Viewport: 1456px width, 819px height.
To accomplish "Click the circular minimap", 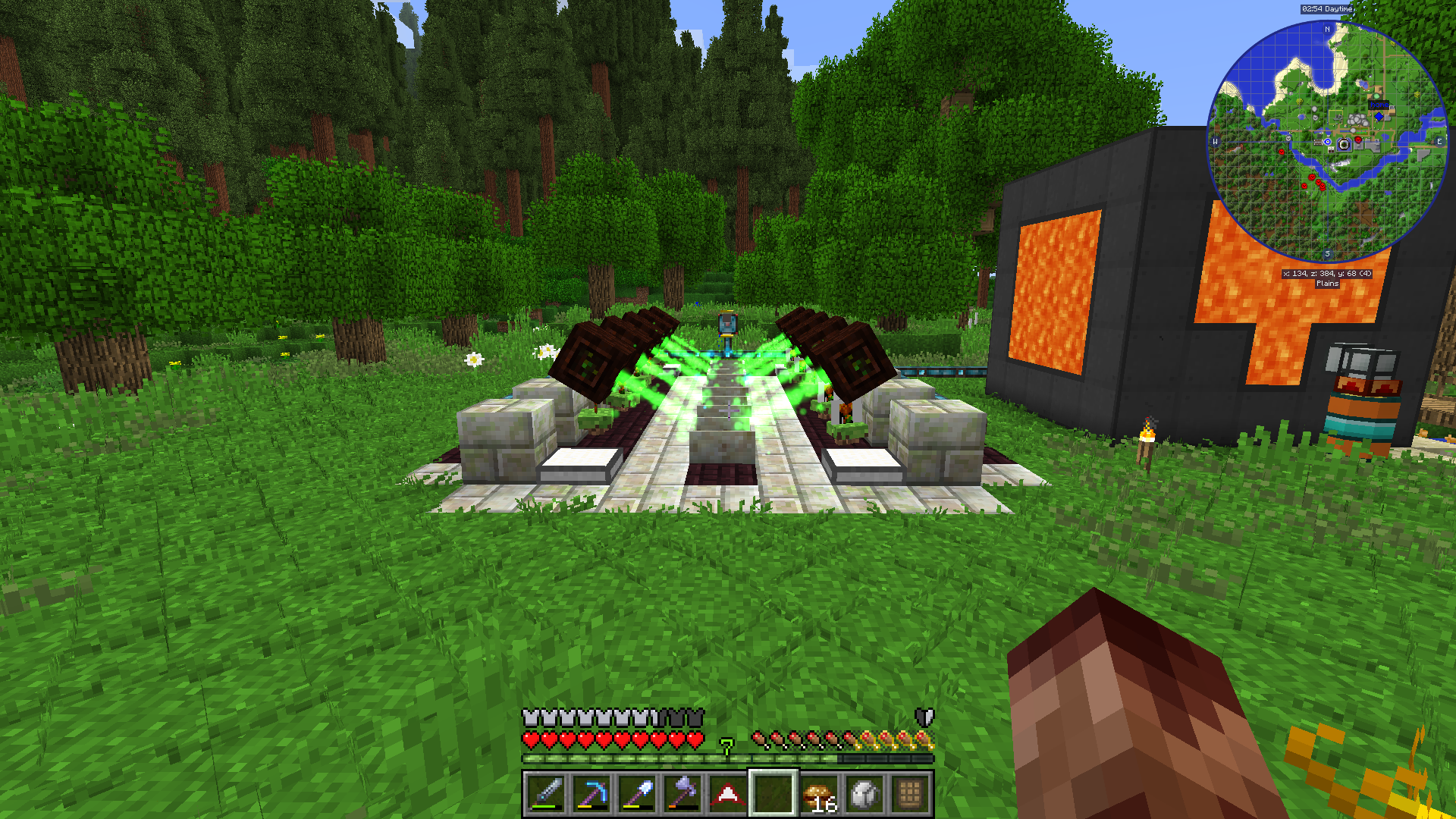I will (x=1327, y=142).
